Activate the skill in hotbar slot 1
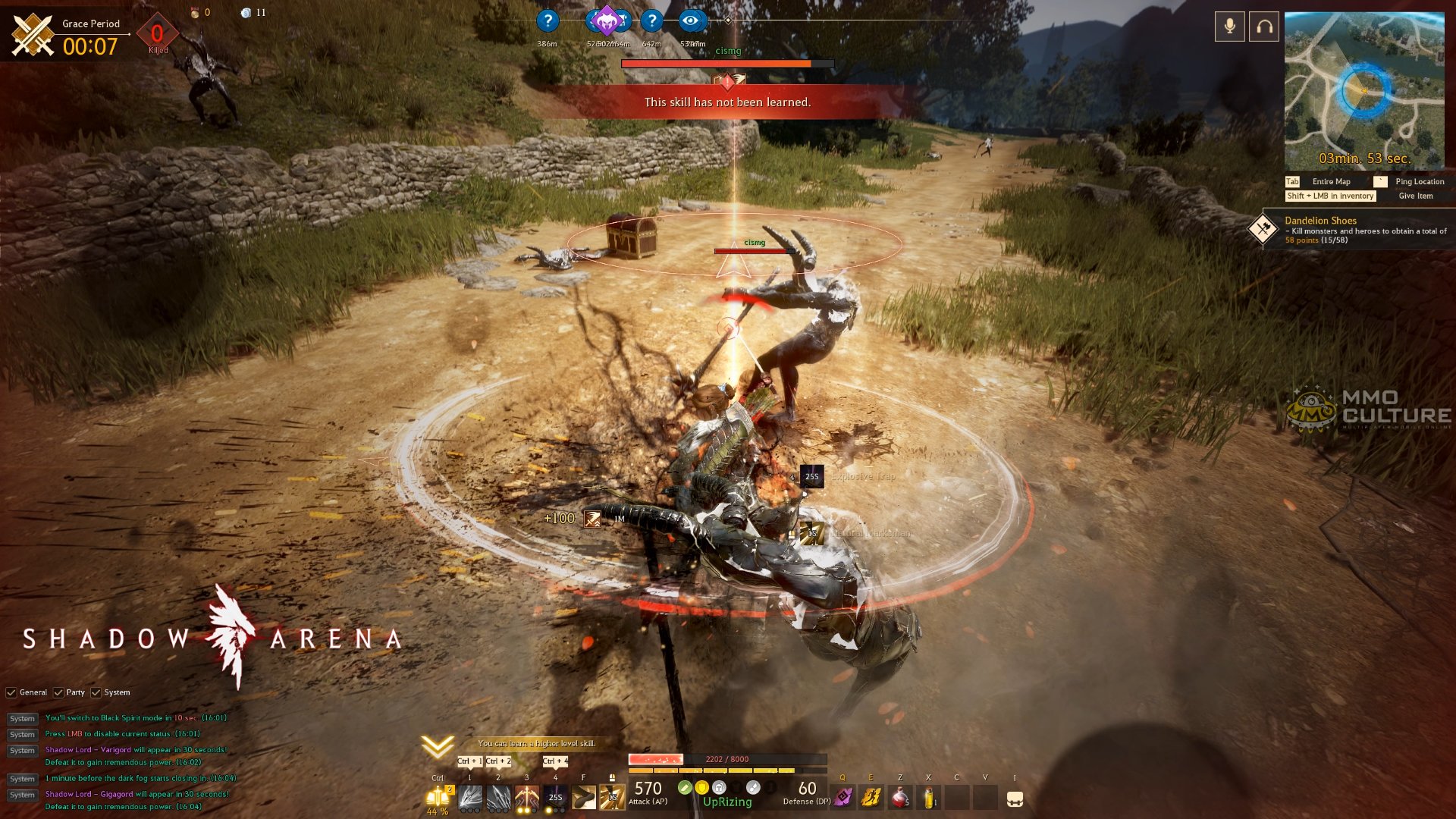Image resolution: width=1456 pixels, height=819 pixels. tap(469, 798)
